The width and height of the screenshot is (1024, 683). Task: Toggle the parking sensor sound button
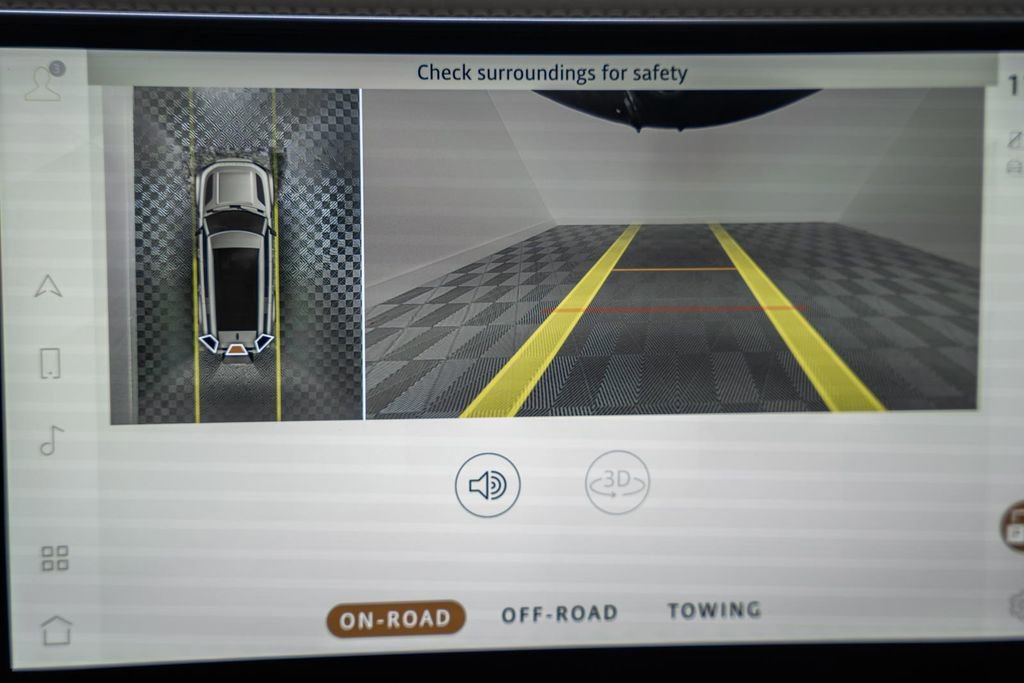coord(488,485)
